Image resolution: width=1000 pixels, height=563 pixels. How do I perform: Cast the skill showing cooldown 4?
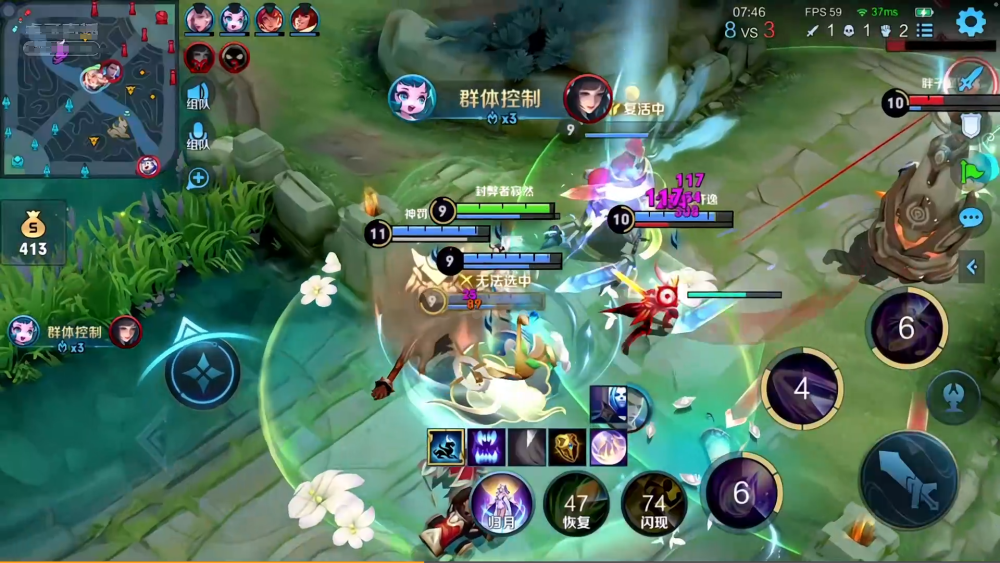(x=801, y=388)
